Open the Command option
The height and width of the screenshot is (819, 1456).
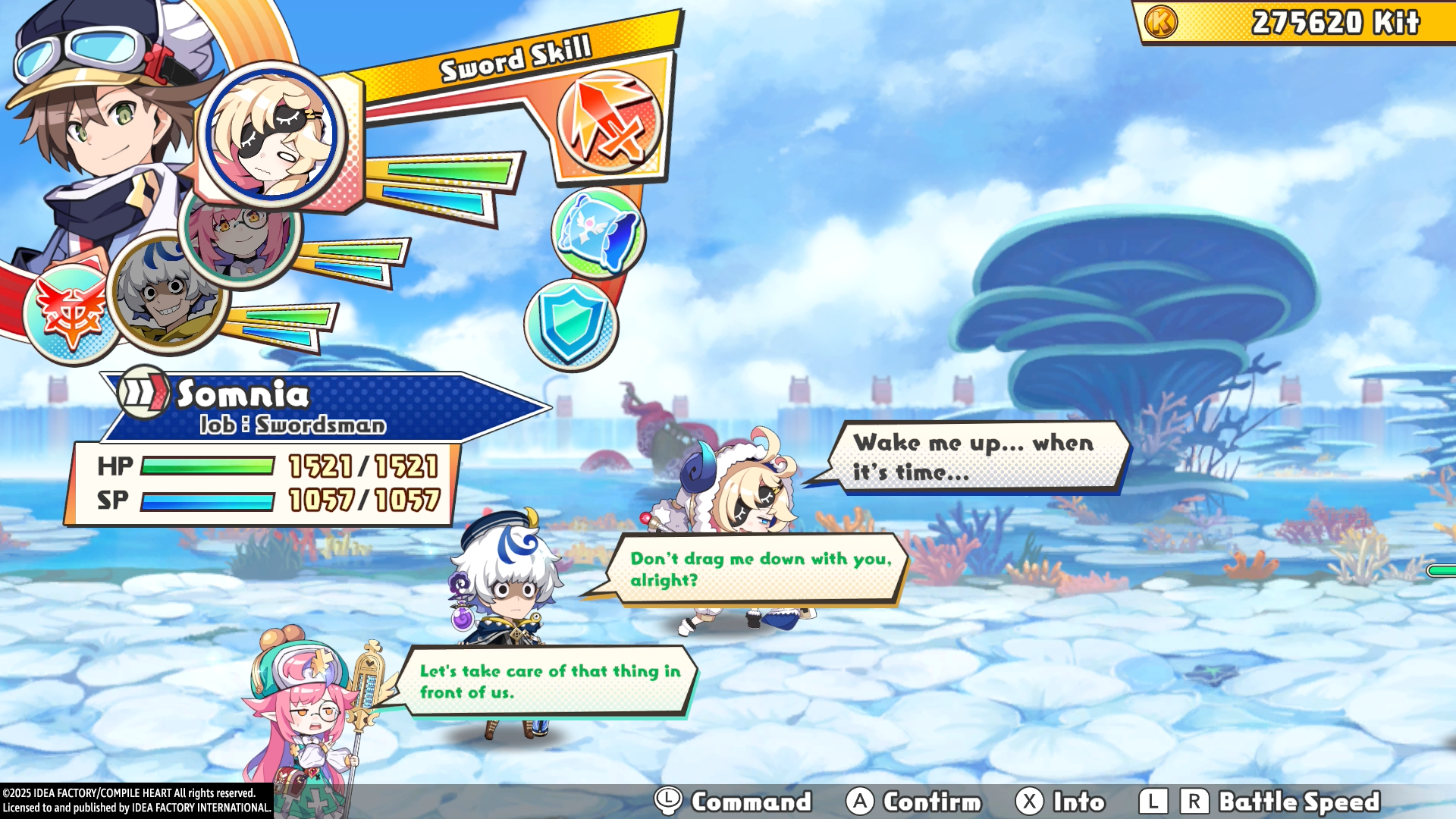pyautogui.click(x=734, y=802)
